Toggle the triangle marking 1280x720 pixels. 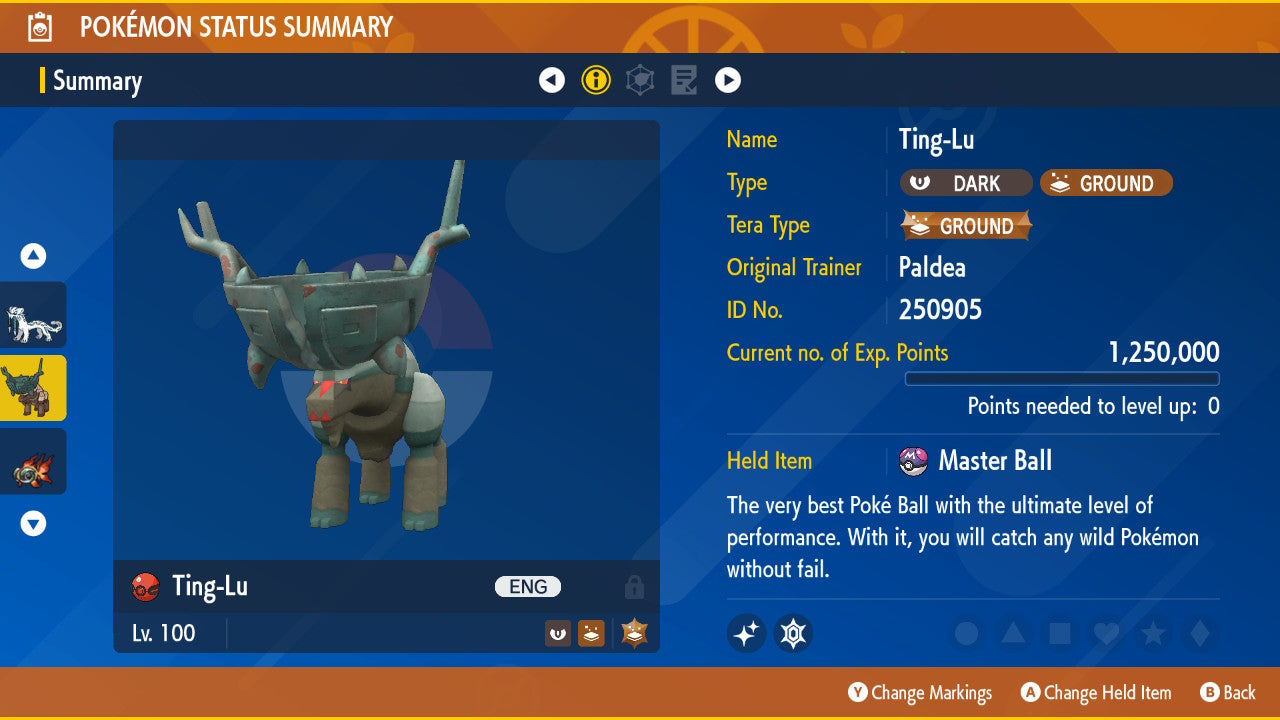1013,633
